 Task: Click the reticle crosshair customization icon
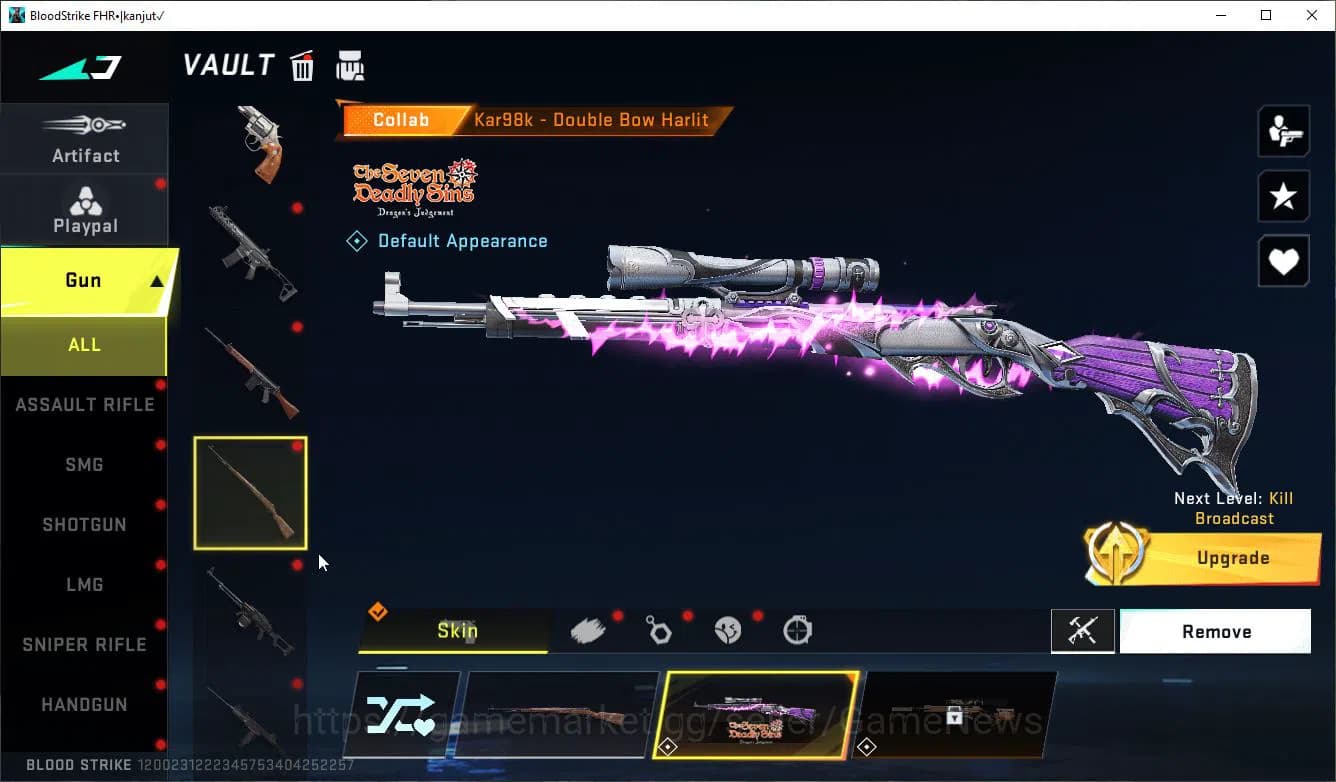pyautogui.click(x=796, y=628)
